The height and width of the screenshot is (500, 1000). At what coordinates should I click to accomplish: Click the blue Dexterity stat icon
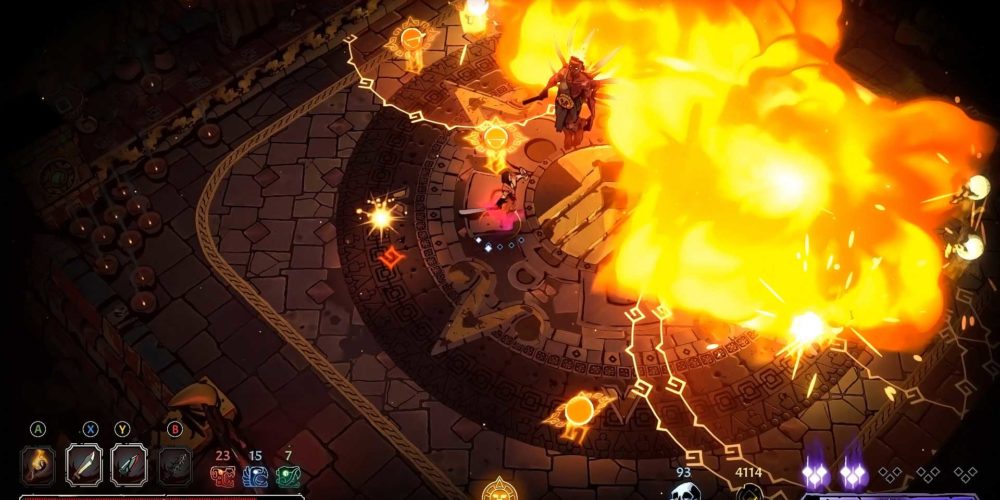(x=255, y=475)
